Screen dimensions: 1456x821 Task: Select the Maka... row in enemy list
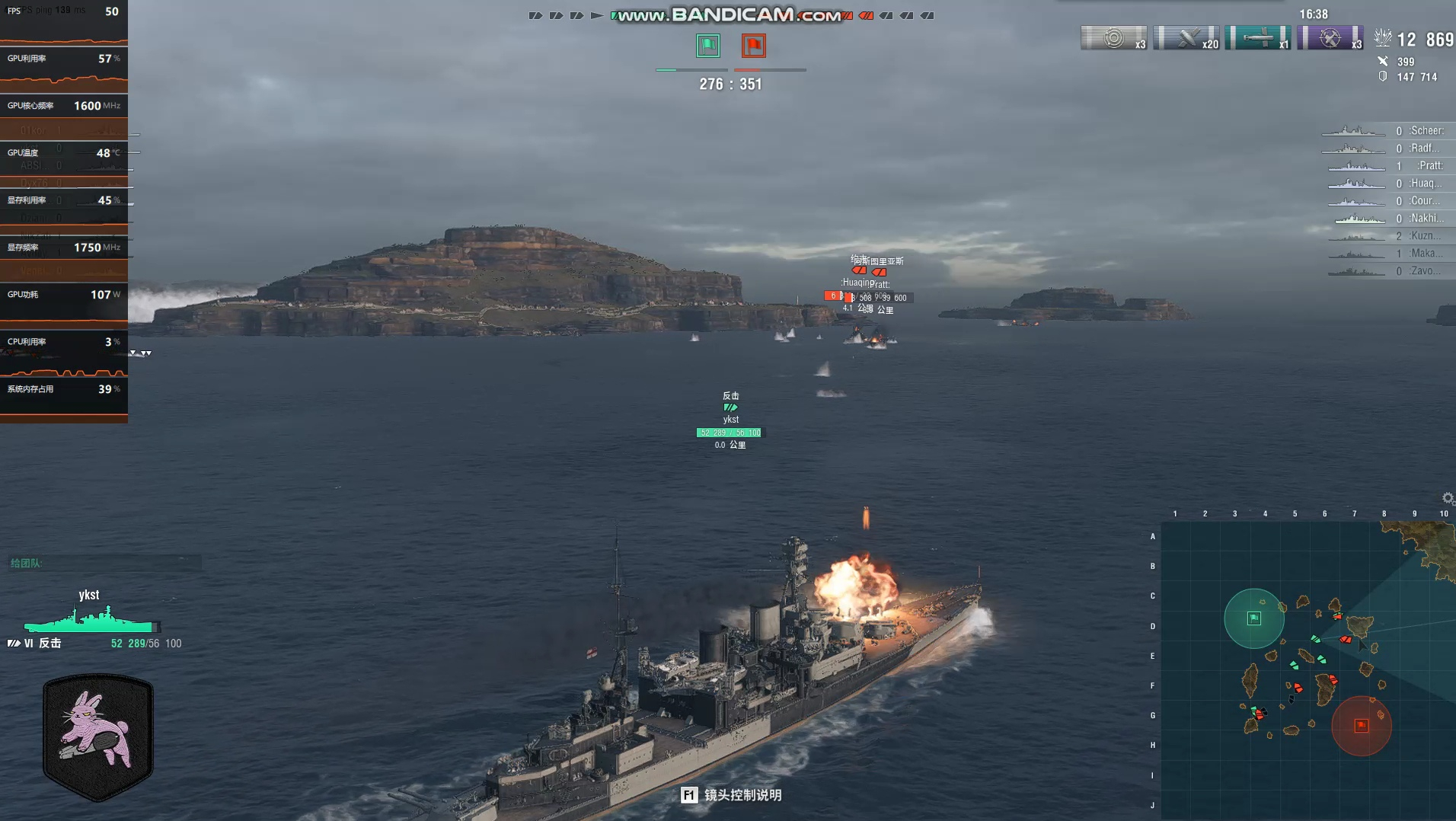(1386, 254)
